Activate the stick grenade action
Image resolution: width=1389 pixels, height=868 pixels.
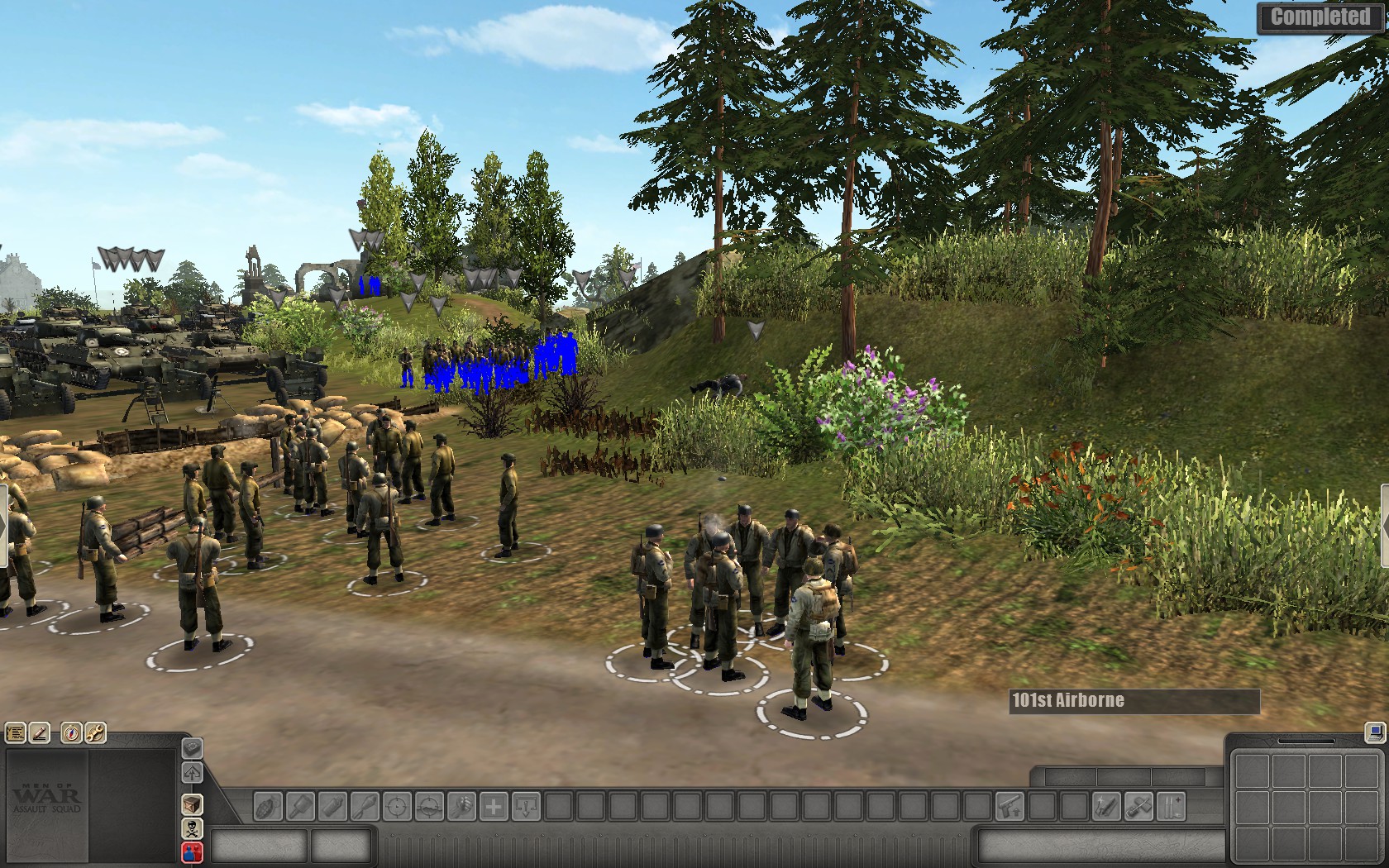coord(365,806)
